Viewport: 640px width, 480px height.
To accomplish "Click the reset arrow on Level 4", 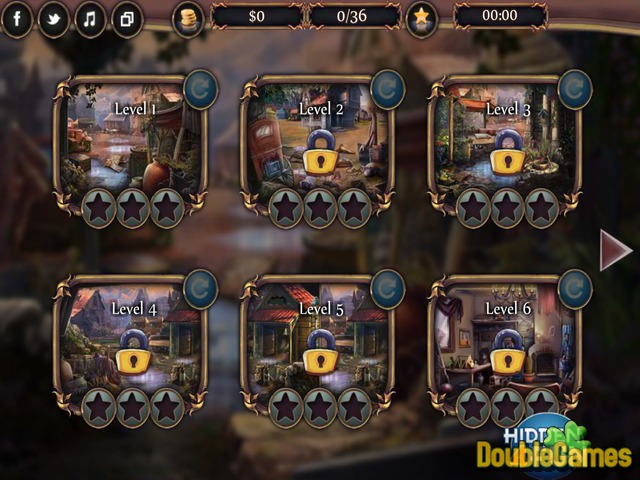I will (202, 288).
